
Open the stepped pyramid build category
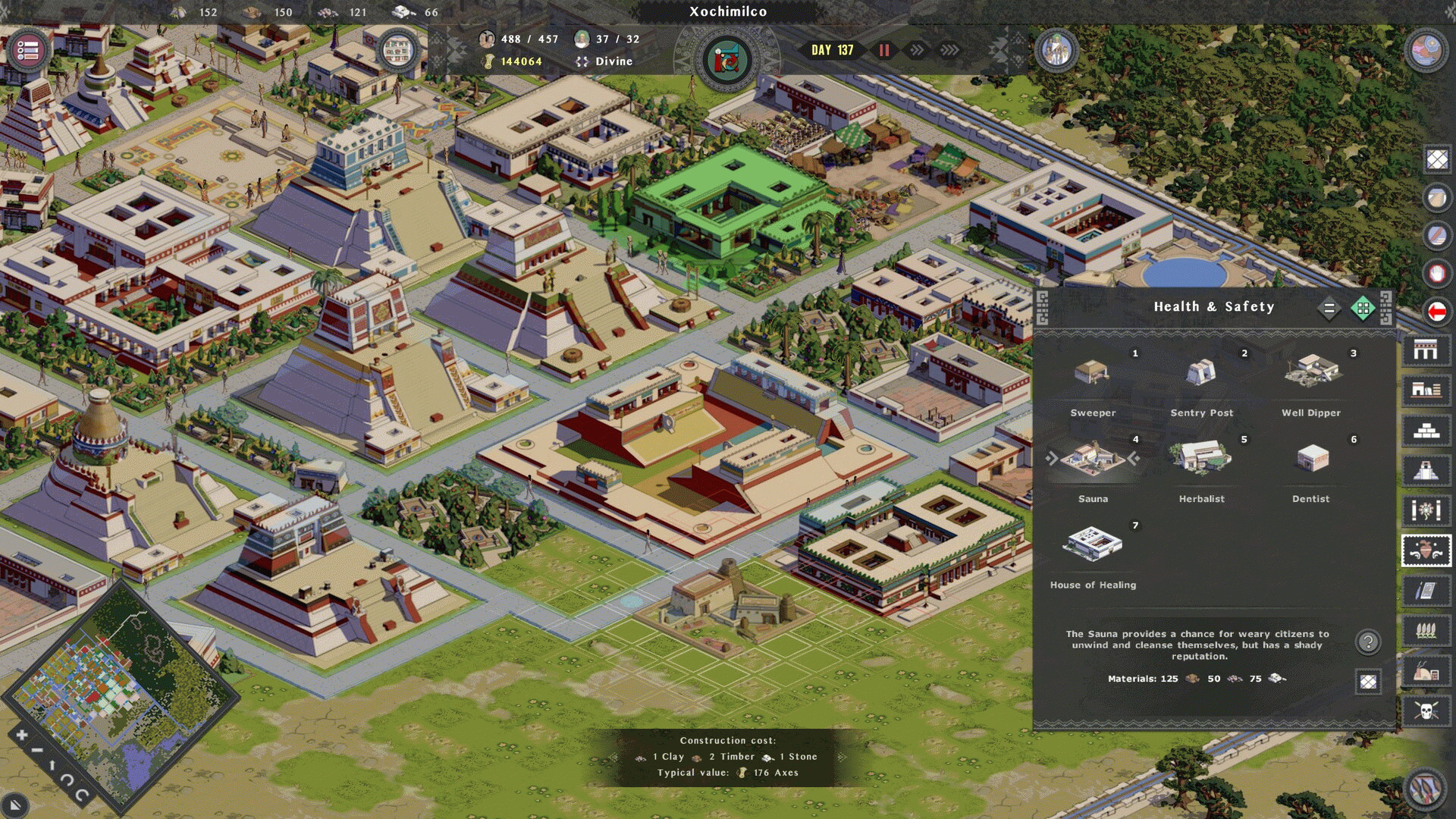pyautogui.click(x=1426, y=430)
